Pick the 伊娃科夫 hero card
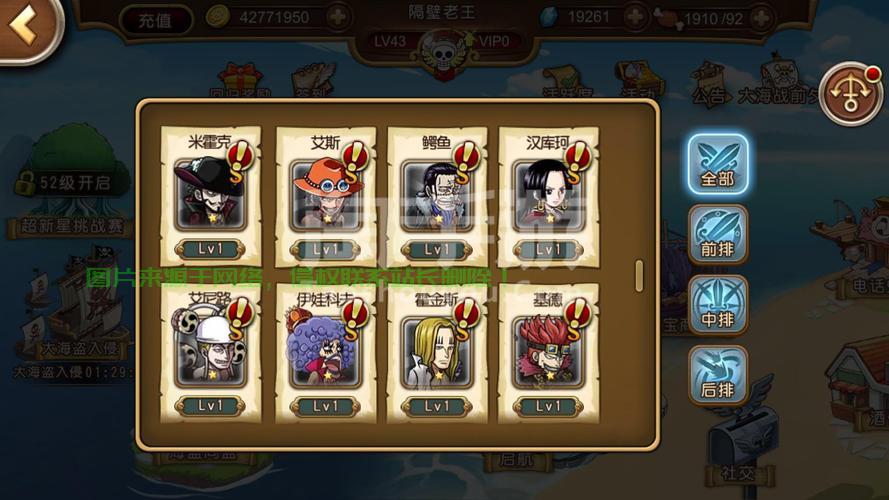Screen dimensions: 889x500 click(325, 352)
